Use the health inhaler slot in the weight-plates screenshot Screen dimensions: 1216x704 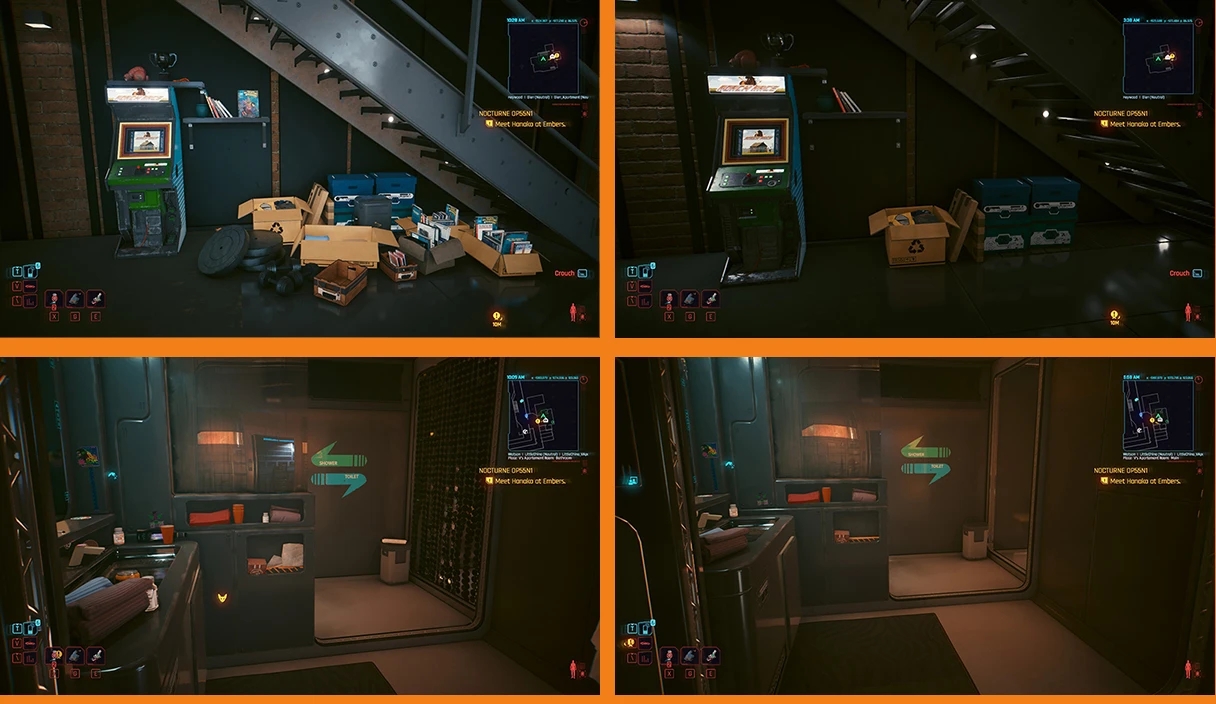coord(54,299)
